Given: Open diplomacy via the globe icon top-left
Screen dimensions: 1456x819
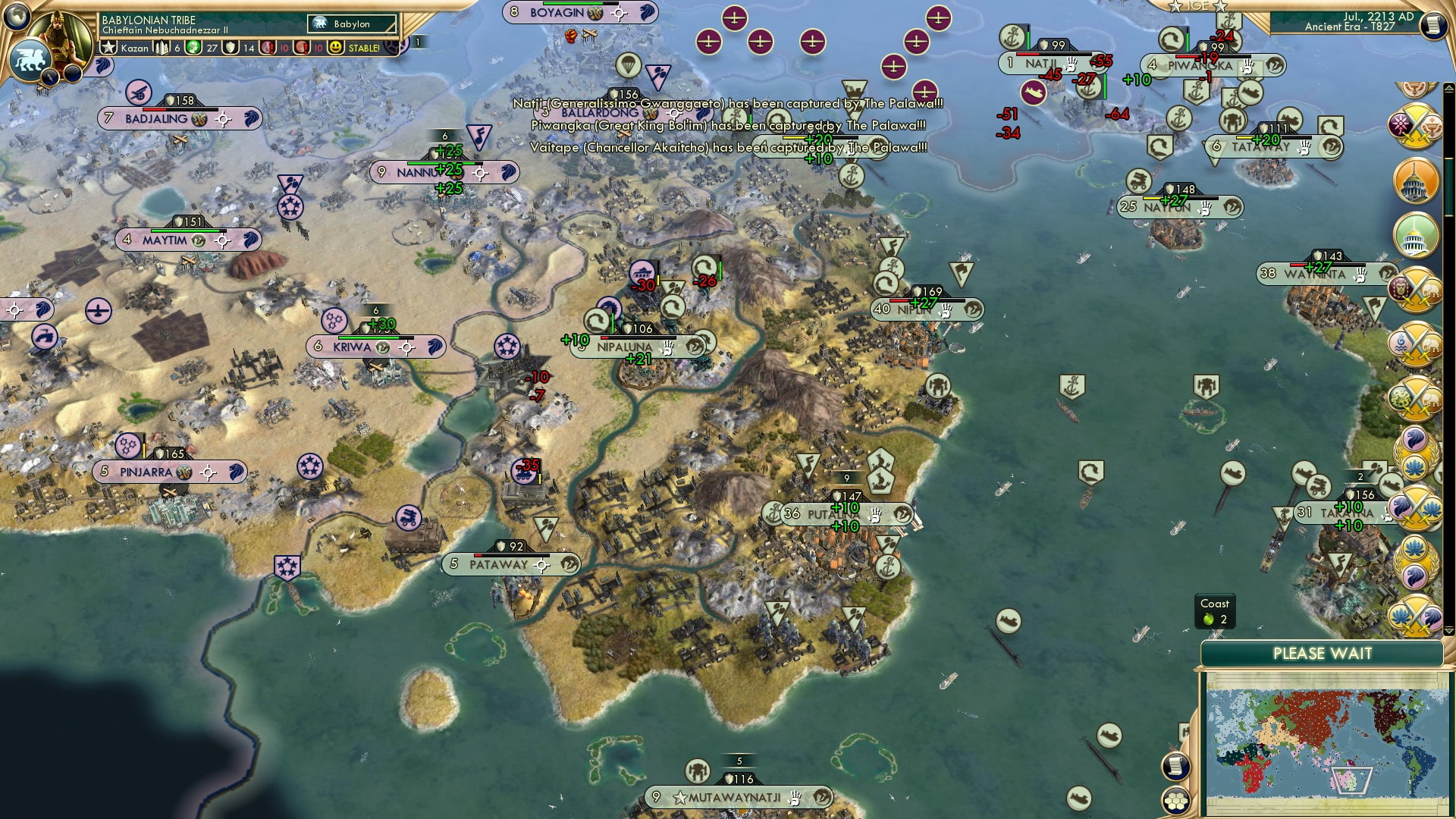Looking at the screenshot, I should point(17,16).
